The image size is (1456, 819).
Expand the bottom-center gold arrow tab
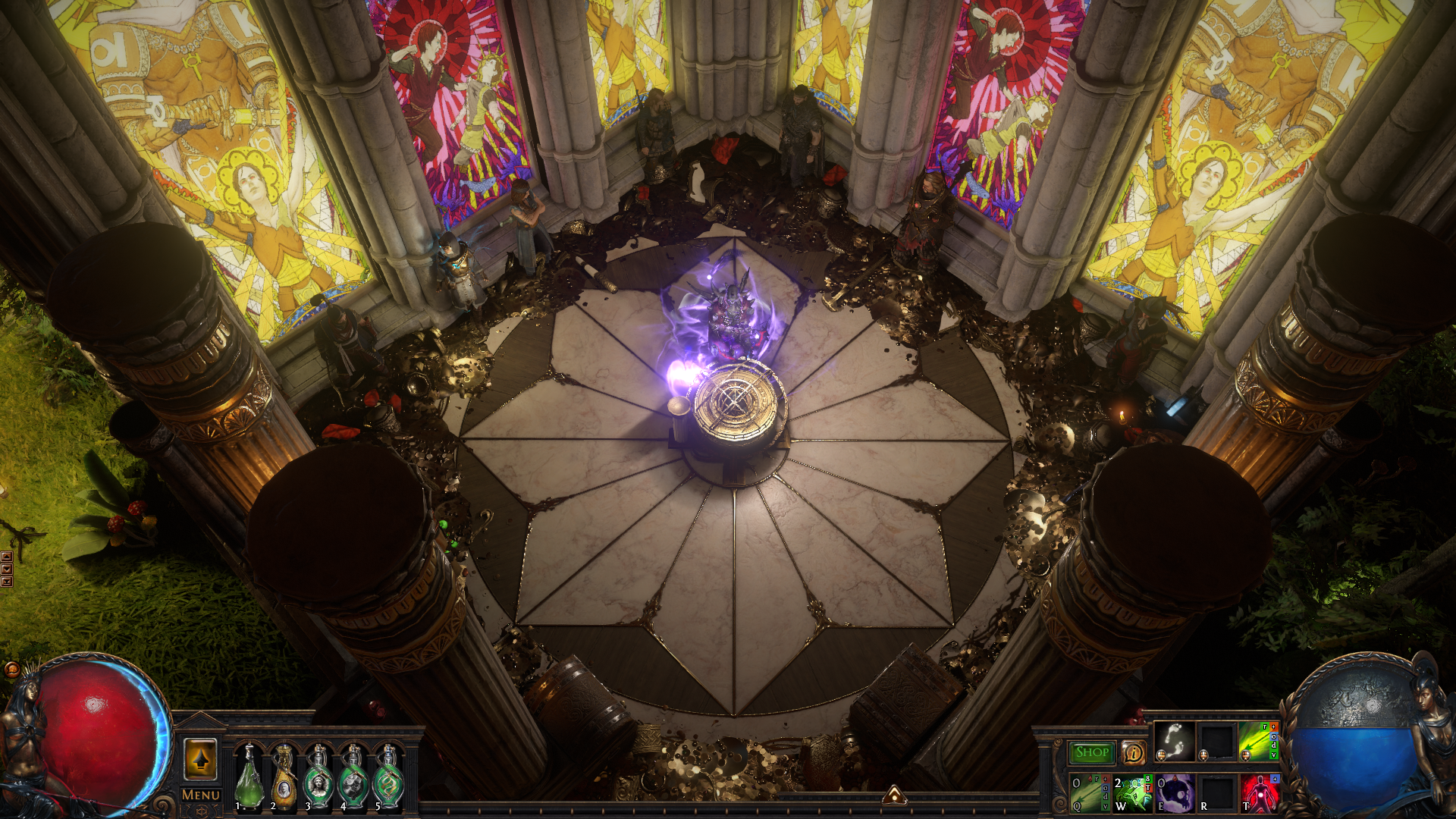pos(895,795)
